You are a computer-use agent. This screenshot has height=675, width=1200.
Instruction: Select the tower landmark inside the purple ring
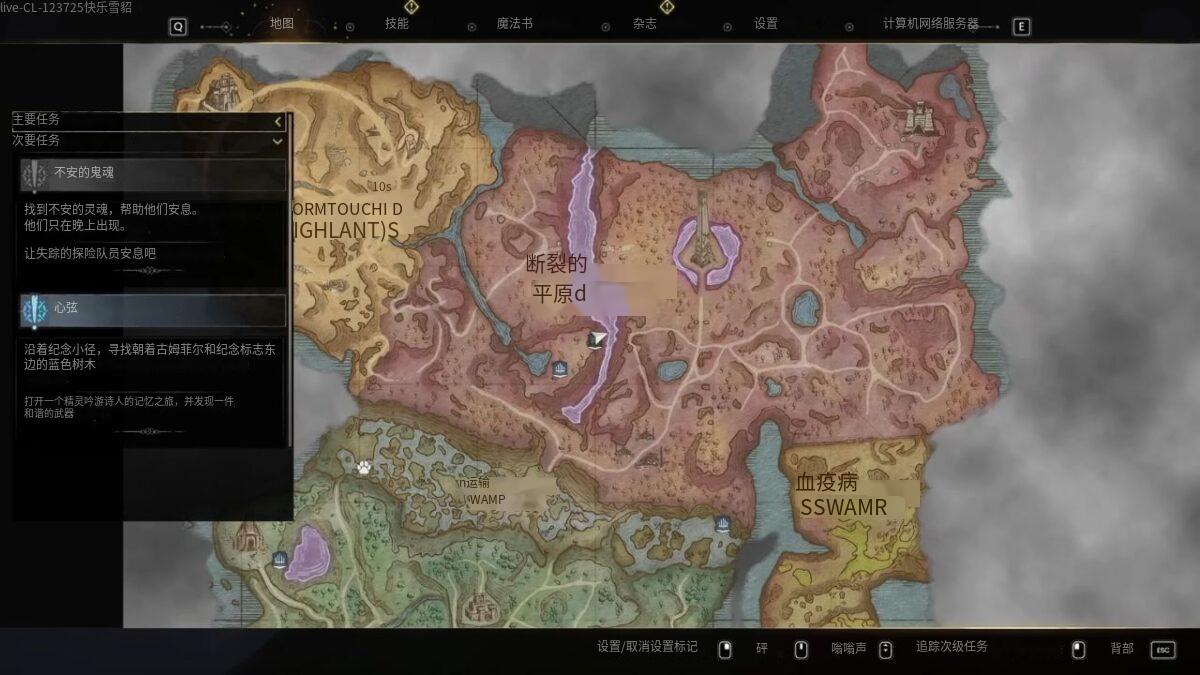click(705, 238)
